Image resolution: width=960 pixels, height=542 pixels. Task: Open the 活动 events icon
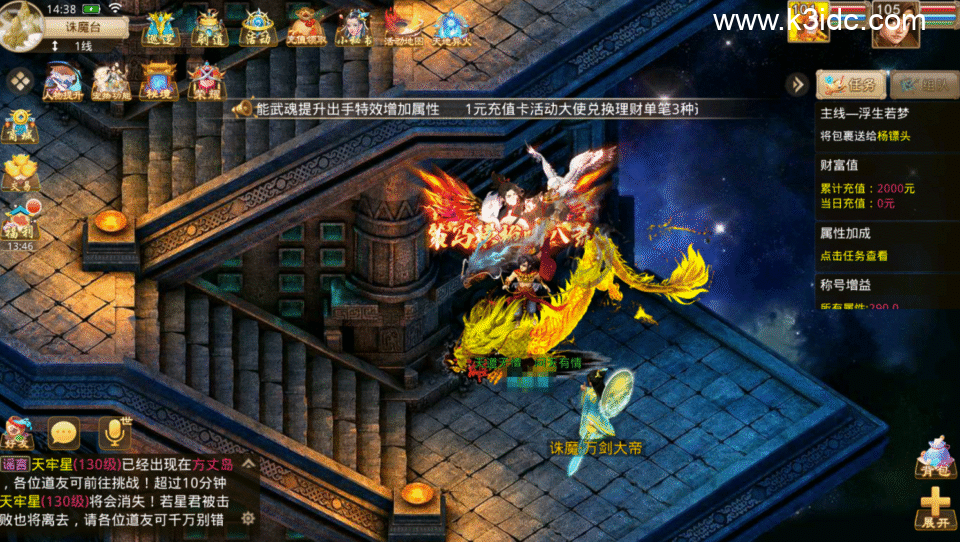point(257,28)
